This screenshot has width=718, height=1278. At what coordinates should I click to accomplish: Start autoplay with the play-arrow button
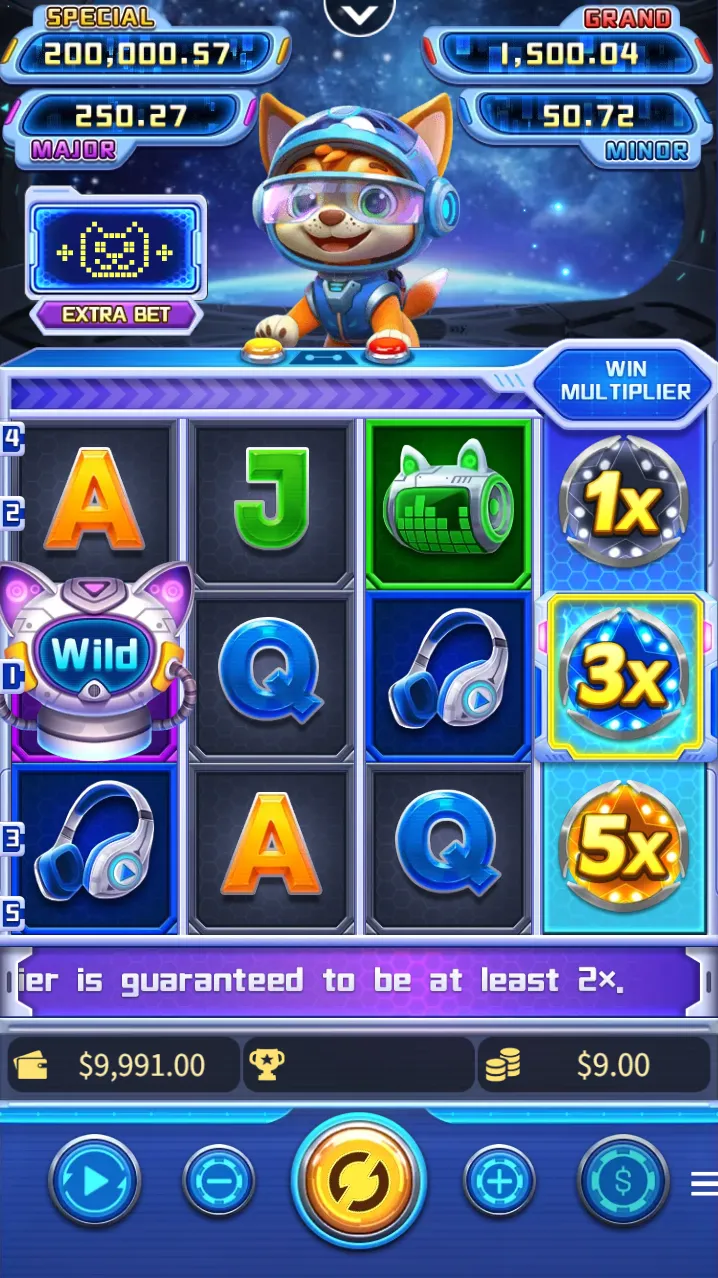tap(95, 1182)
